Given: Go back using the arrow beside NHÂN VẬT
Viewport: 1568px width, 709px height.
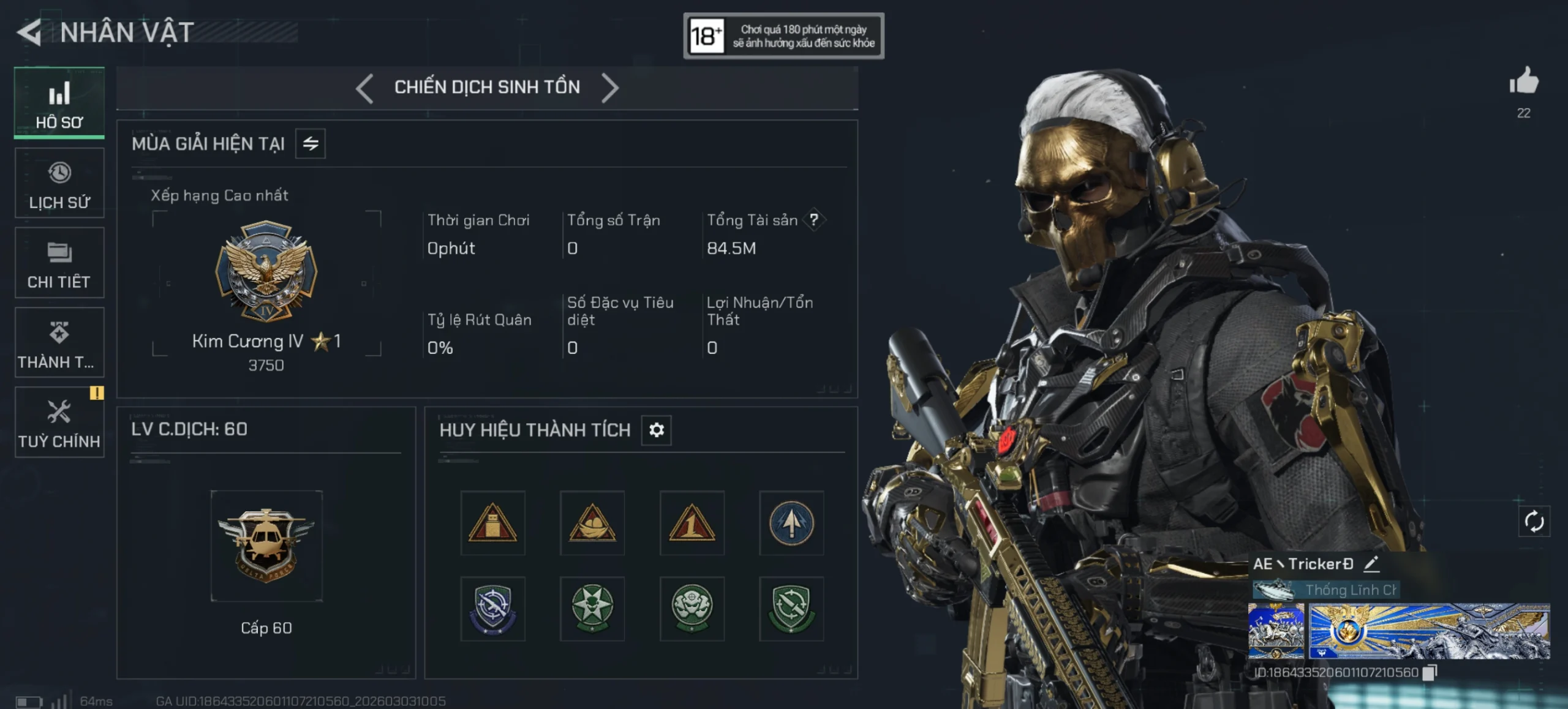Looking at the screenshot, I should click(29, 32).
